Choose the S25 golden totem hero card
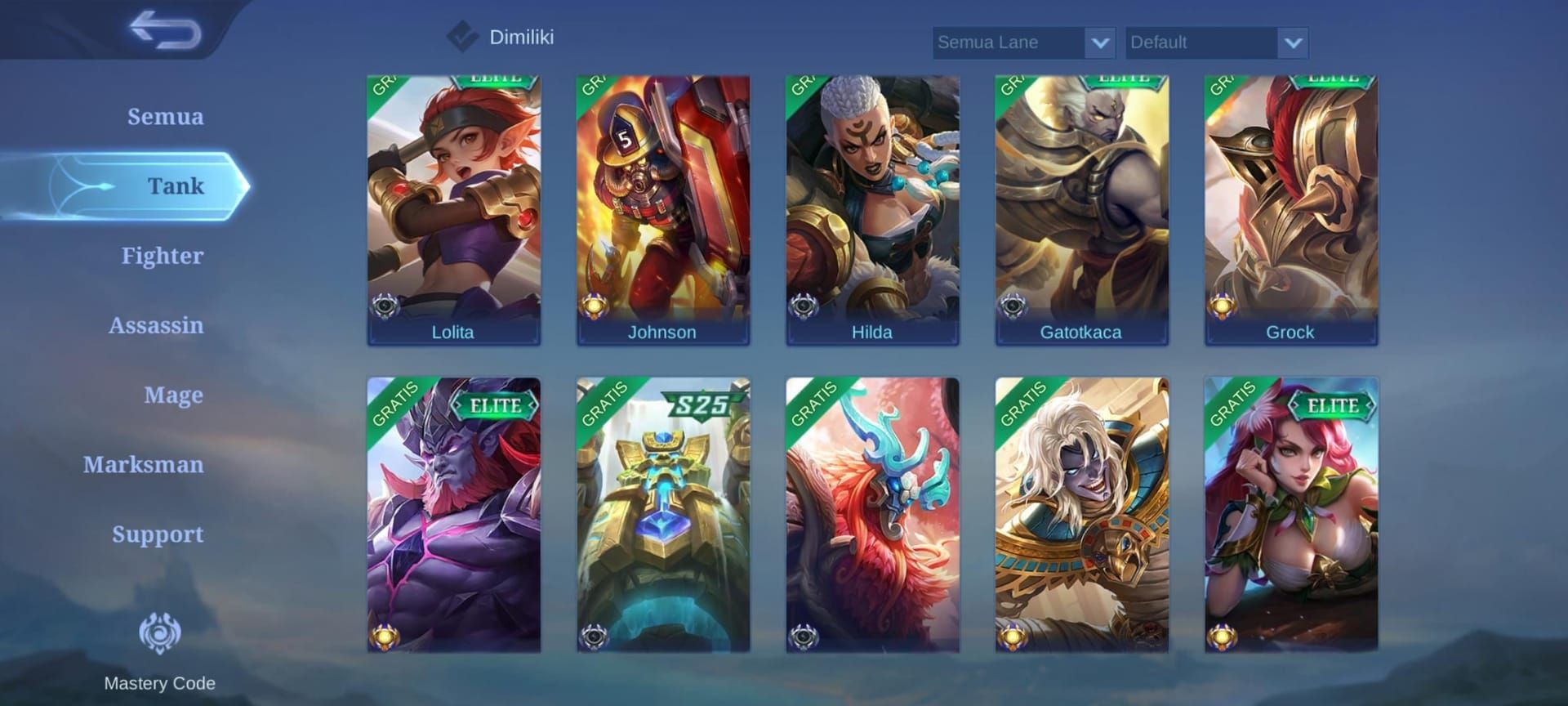The width and height of the screenshot is (1568, 706). tap(662, 514)
